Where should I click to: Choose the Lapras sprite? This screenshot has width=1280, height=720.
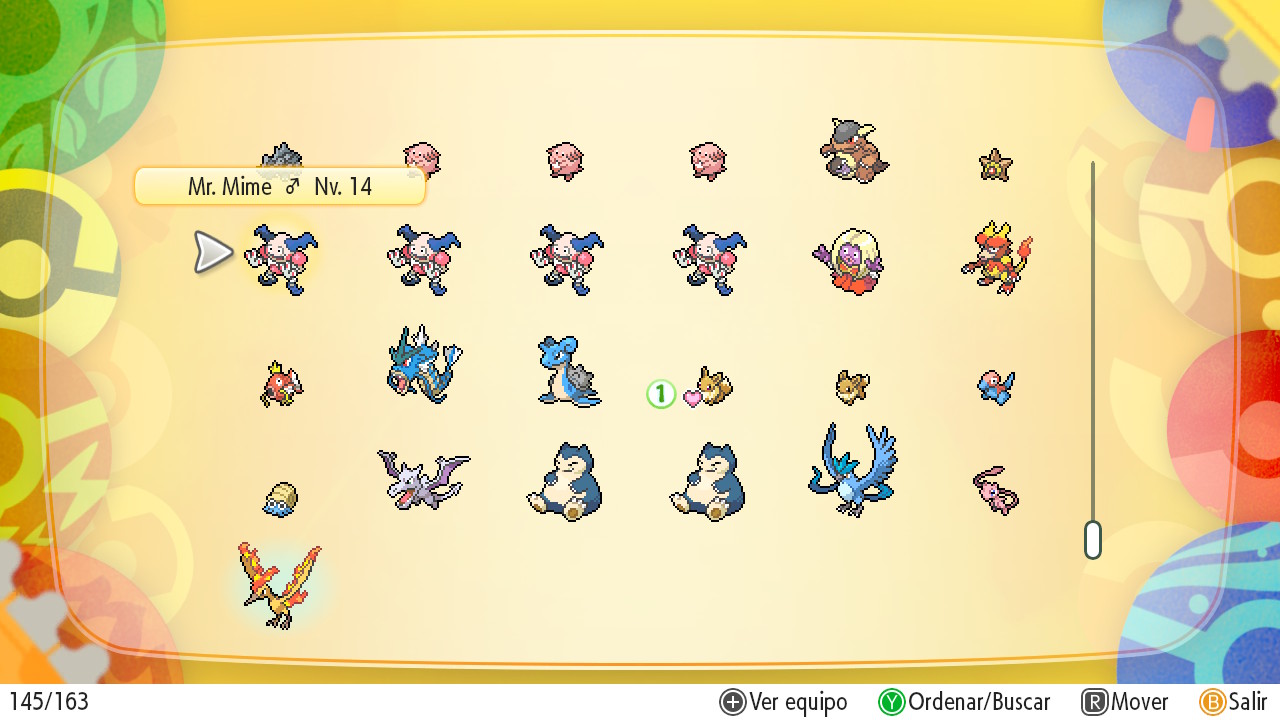(567, 371)
